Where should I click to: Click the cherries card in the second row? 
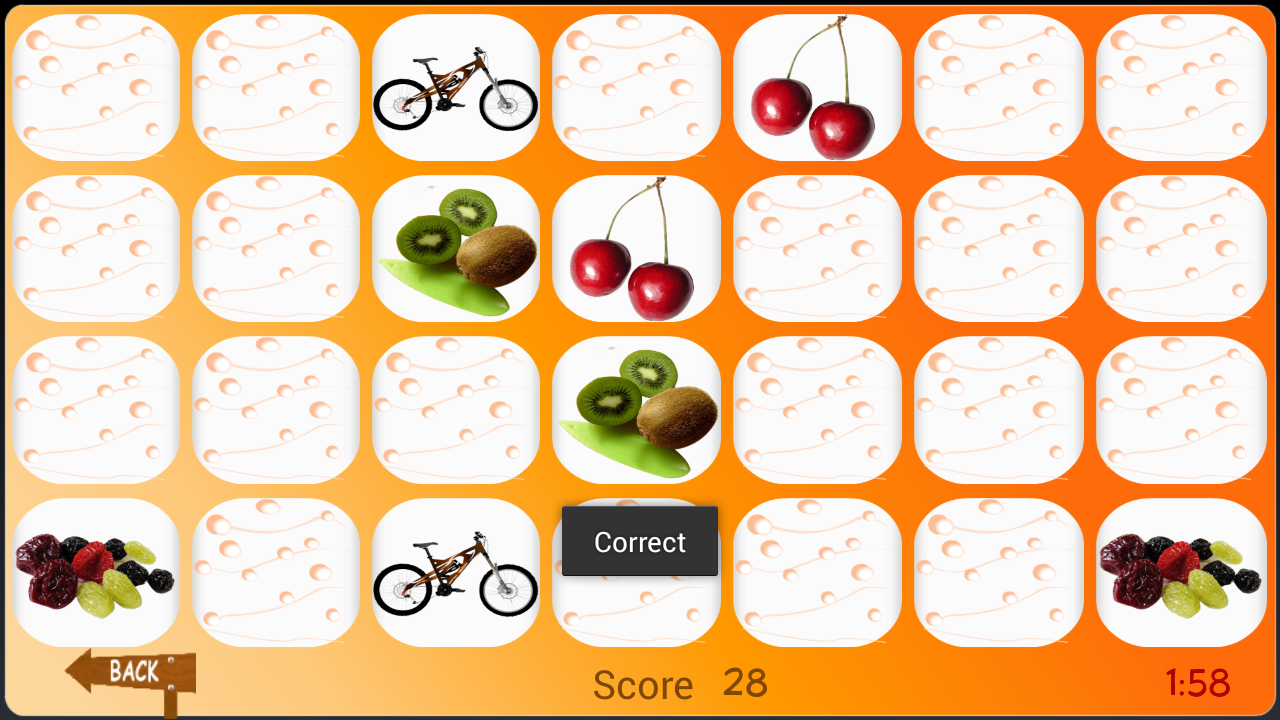(x=637, y=247)
